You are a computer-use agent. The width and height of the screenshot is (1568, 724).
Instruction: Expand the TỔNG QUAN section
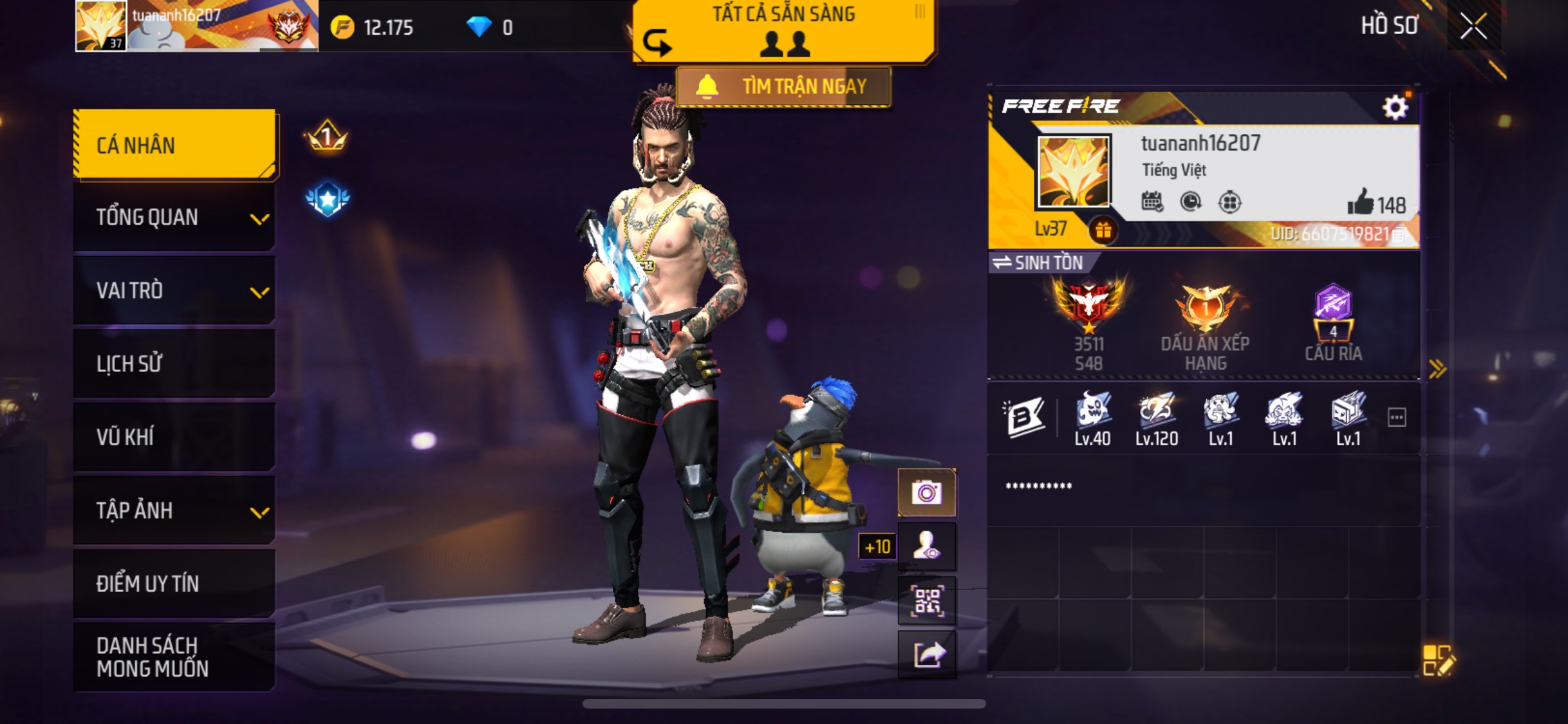pyautogui.click(x=174, y=218)
